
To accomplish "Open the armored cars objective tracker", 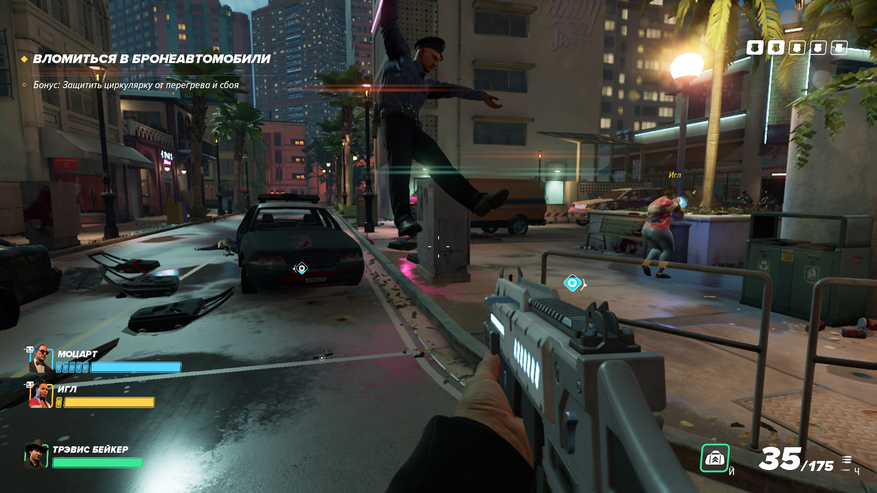I will pyautogui.click(x=150, y=59).
